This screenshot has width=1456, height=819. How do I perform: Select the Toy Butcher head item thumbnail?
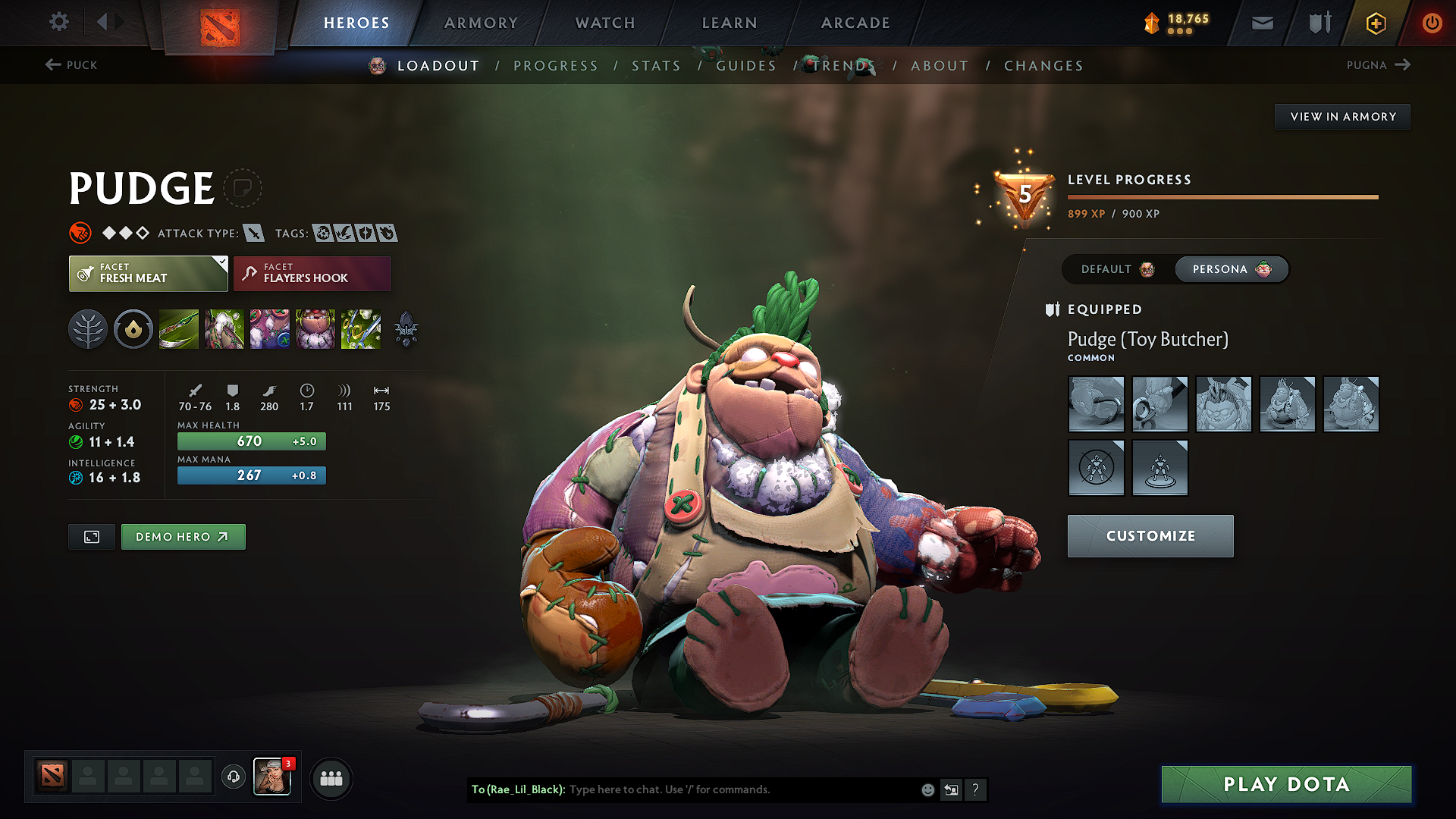[1223, 403]
